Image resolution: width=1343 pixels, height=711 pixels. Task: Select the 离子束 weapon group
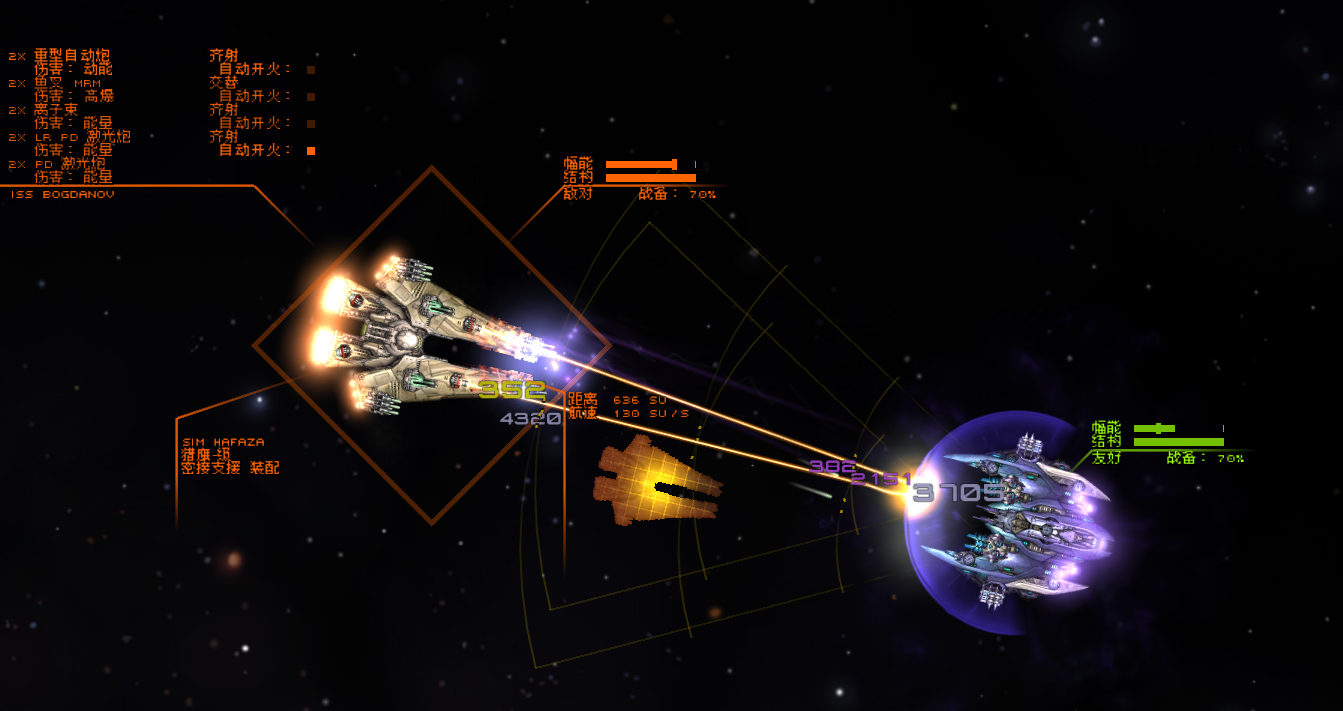[x=56, y=110]
